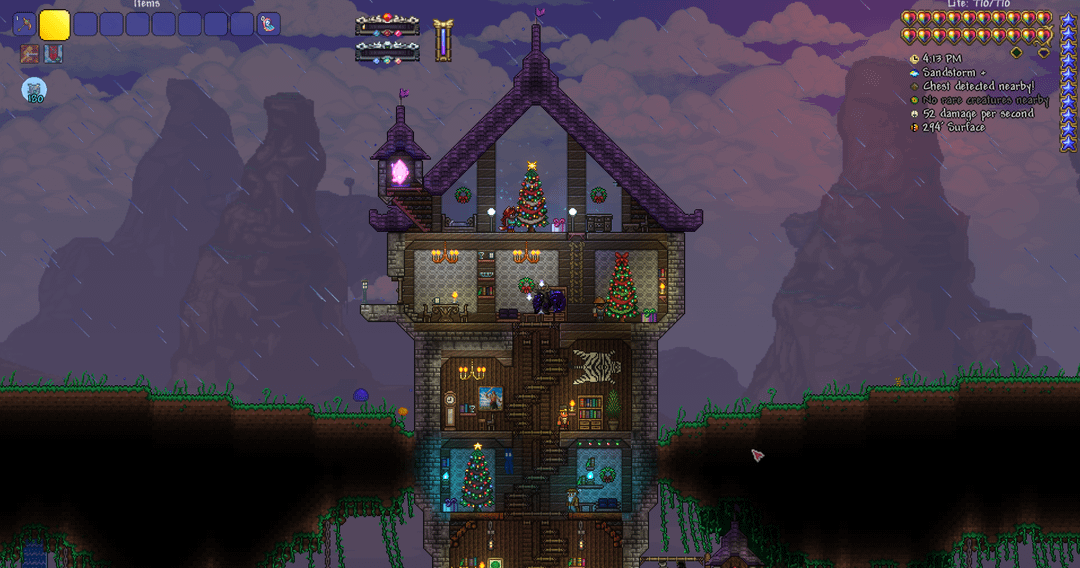Select the pickaxe hotbar slot

(x=24, y=24)
